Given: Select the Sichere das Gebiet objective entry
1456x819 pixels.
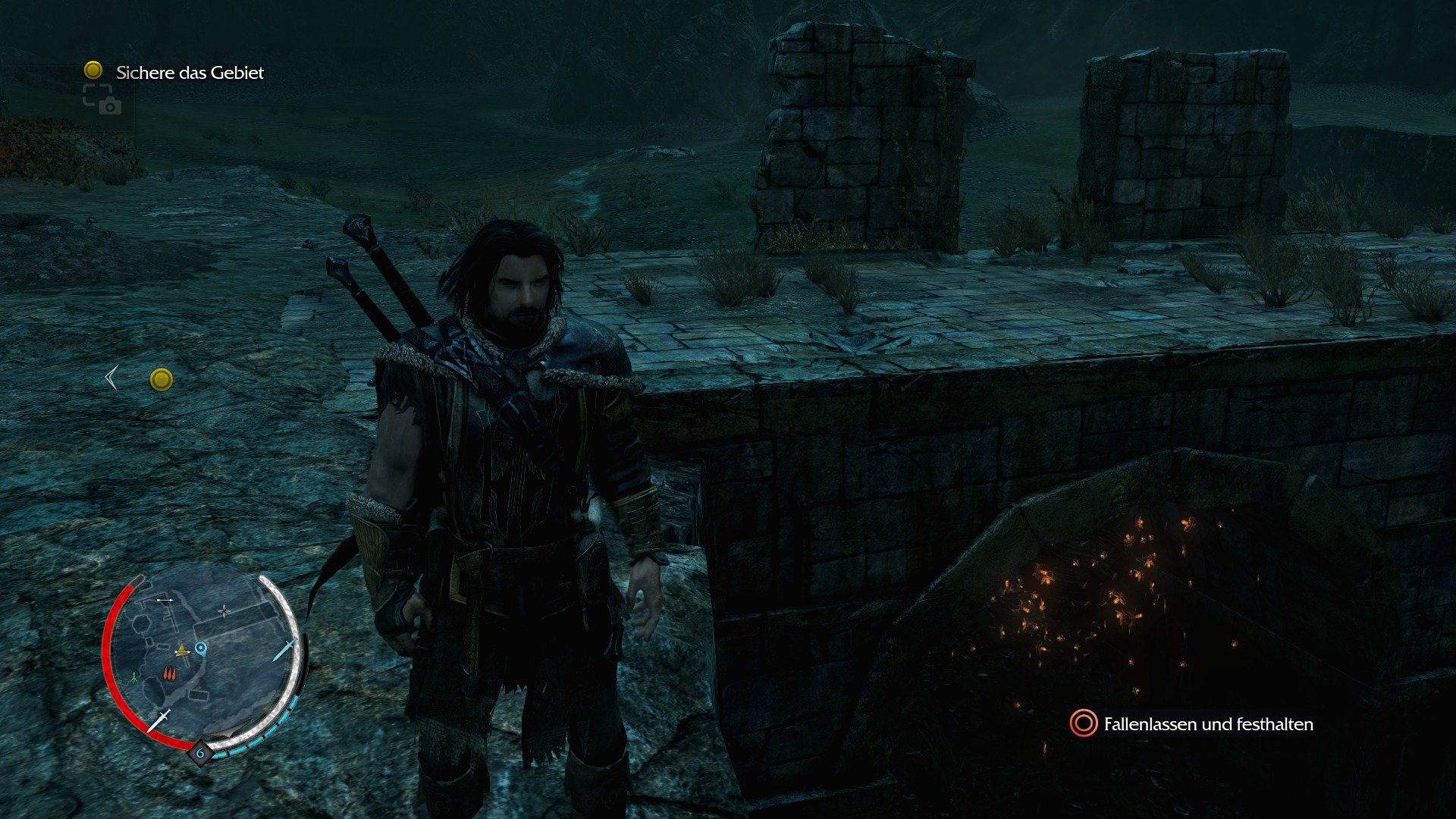Looking at the screenshot, I should click(190, 73).
